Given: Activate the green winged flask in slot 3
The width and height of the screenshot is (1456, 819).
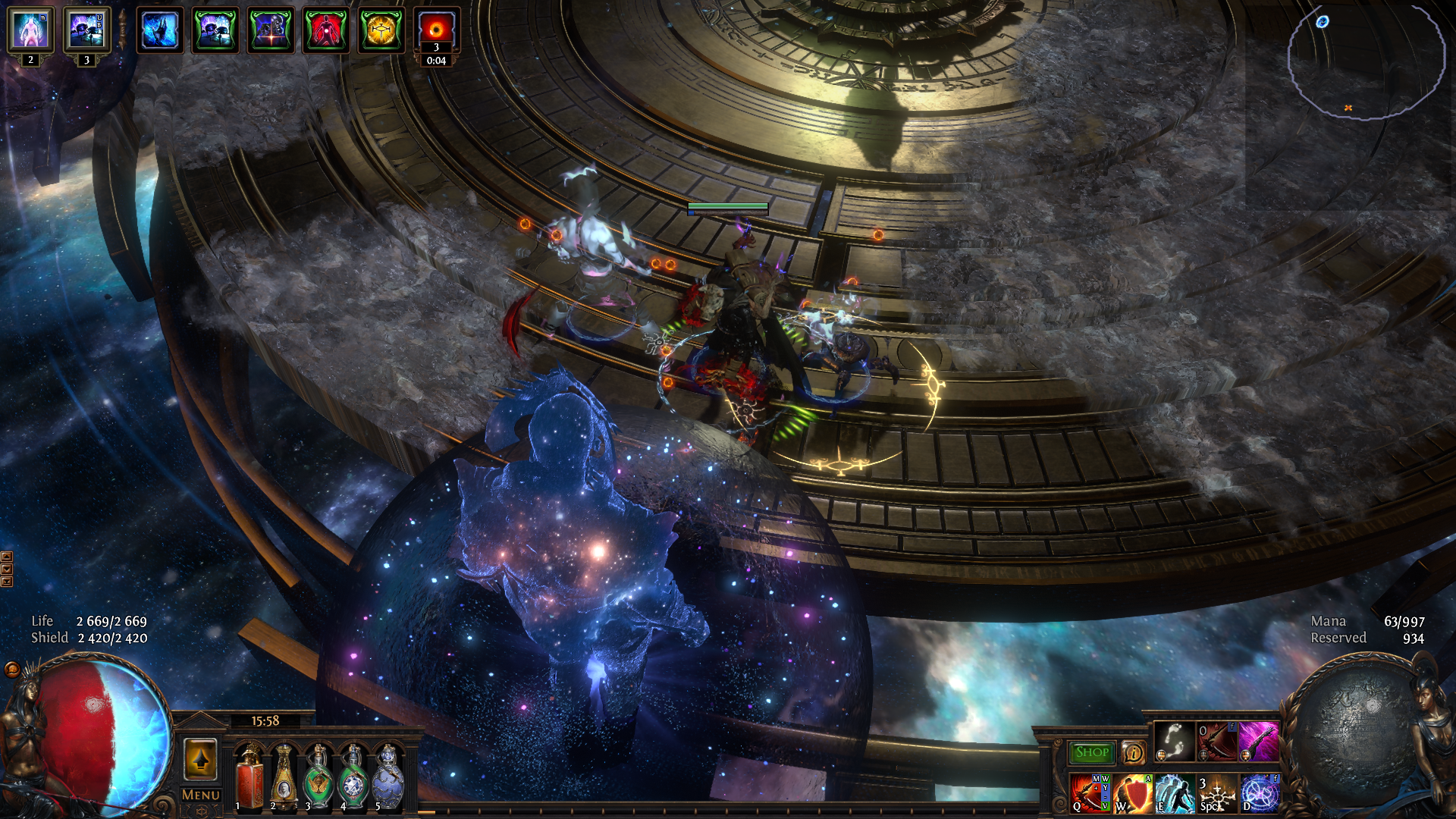Looking at the screenshot, I should pos(318,777).
